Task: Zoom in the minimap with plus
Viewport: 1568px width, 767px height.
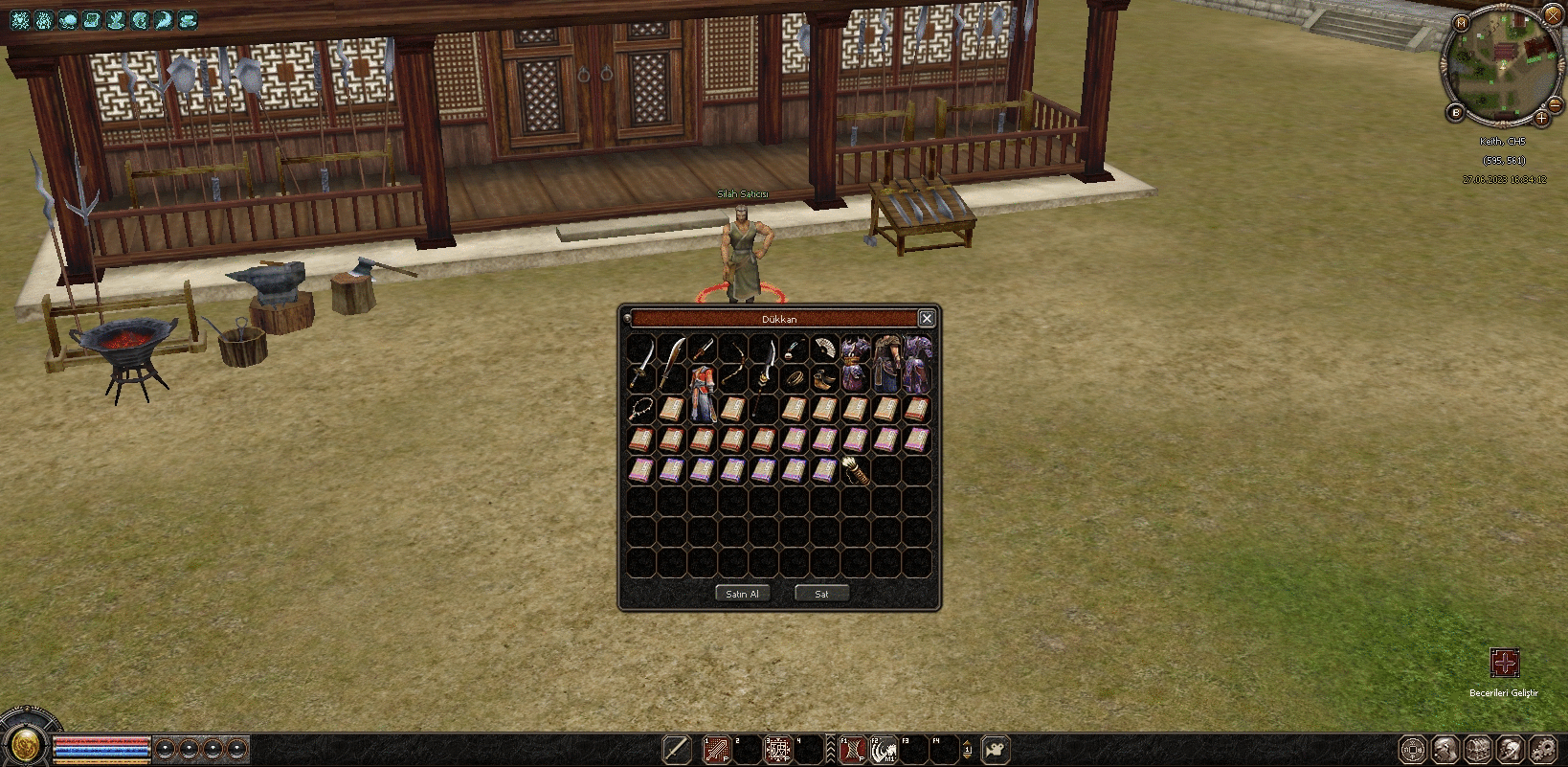Action: tap(1541, 119)
